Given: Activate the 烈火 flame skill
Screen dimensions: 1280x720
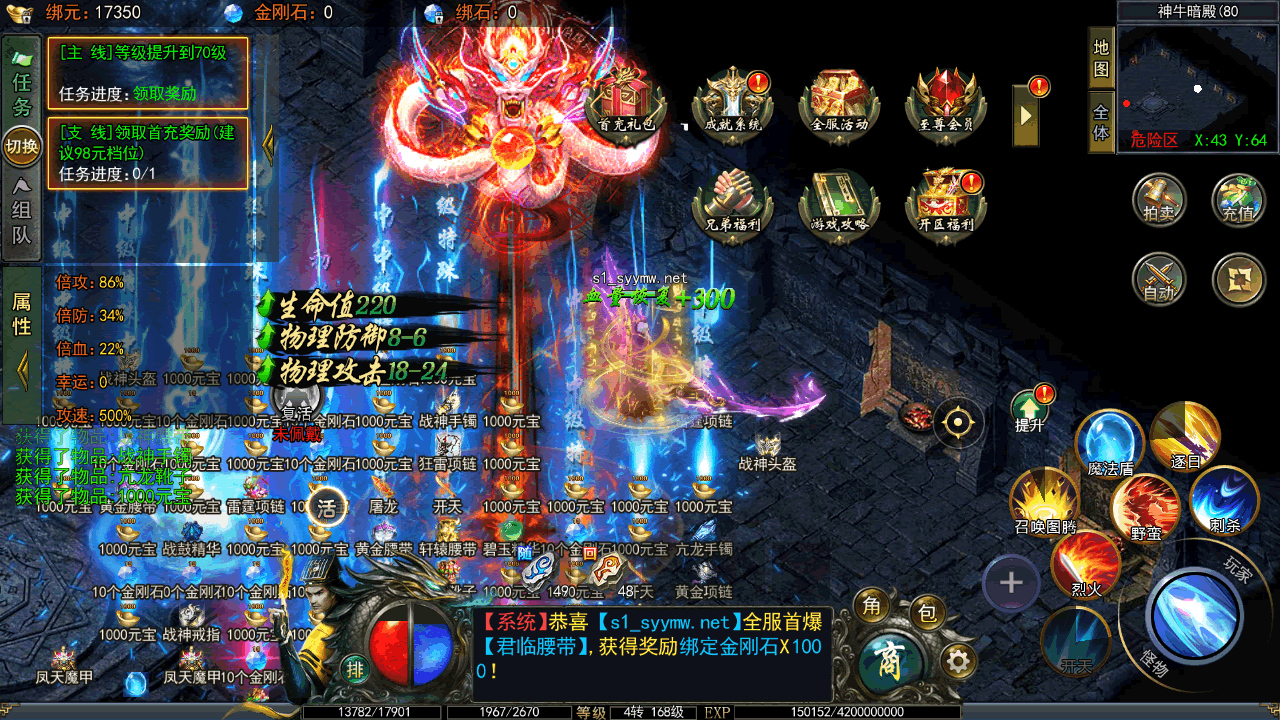Looking at the screenshot, I should 1086,565.
